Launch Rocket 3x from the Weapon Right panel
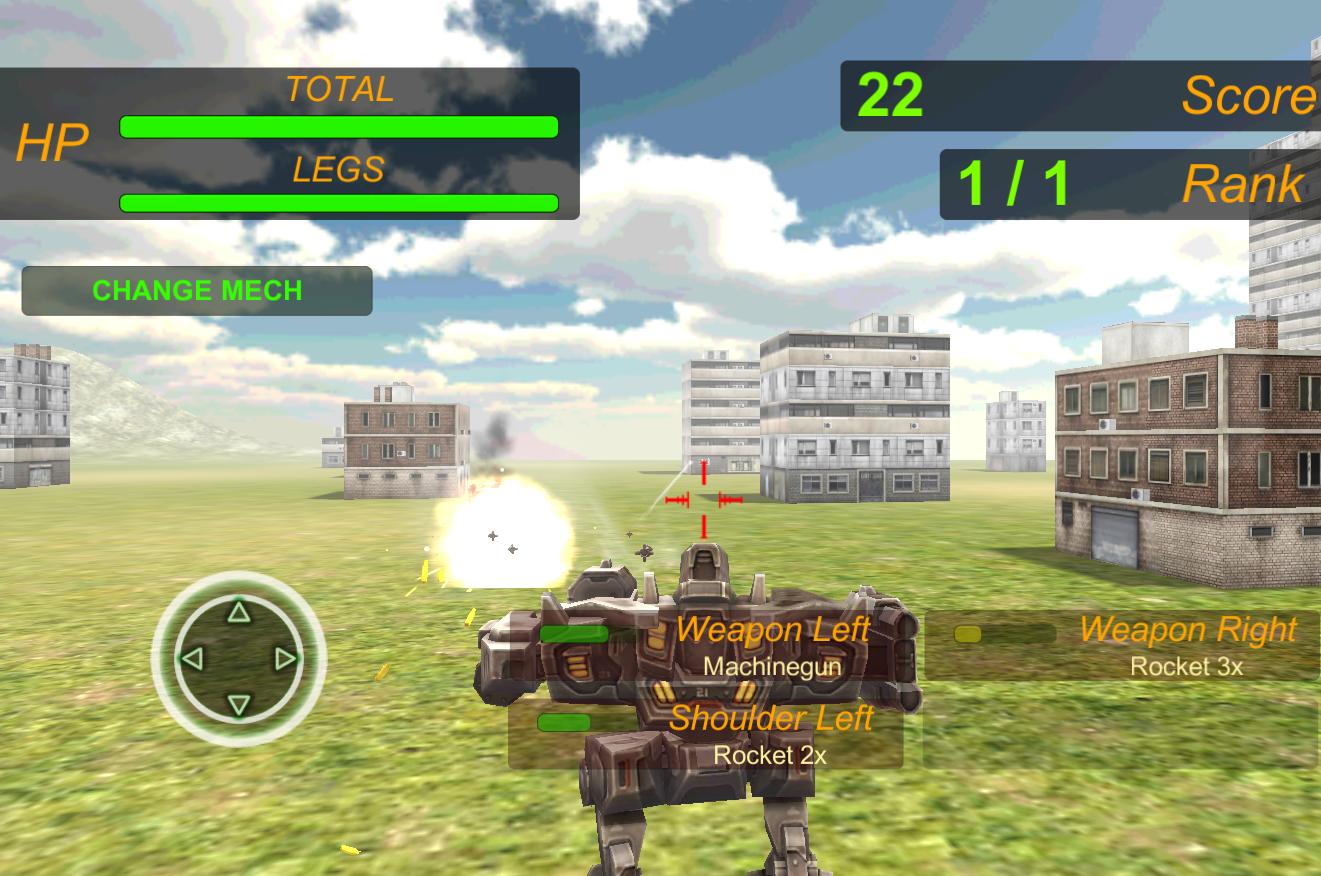The width and height of the screenshot is (1321, 876). (x=1185, y=645)
